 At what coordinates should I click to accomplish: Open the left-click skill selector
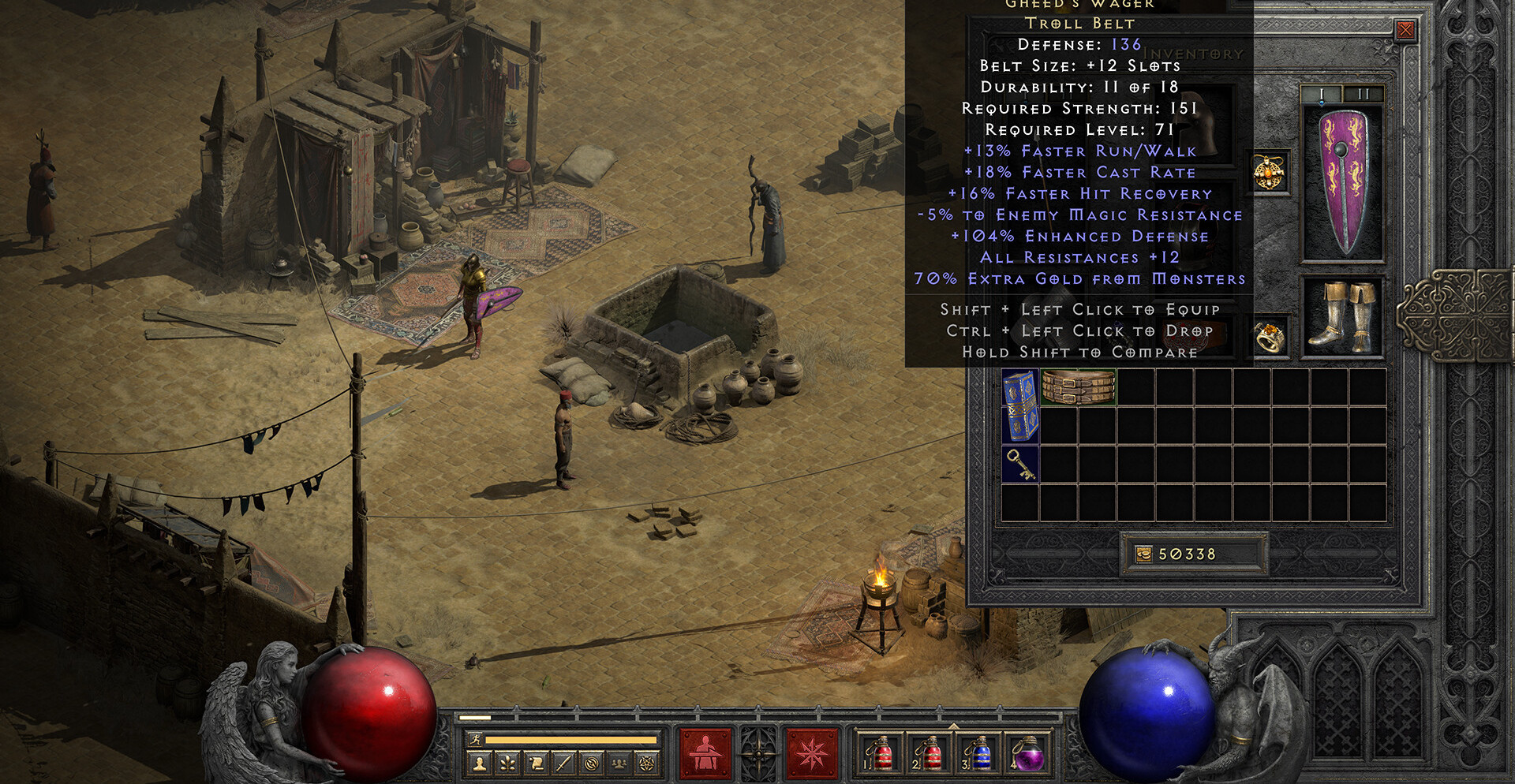point(705,752)
